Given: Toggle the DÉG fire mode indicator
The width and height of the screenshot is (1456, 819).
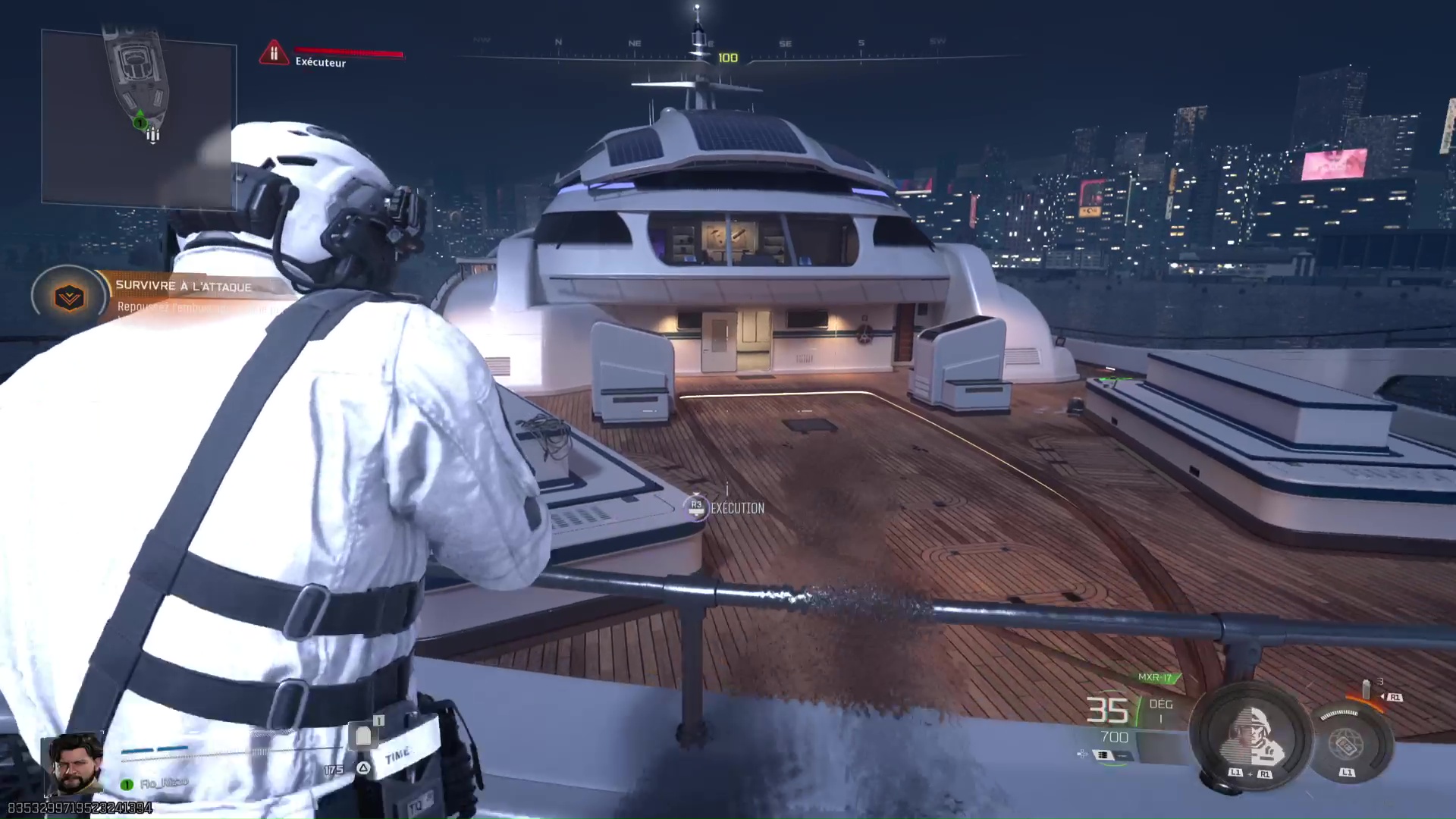Looking at the screenshot, I should point(1161,704).
